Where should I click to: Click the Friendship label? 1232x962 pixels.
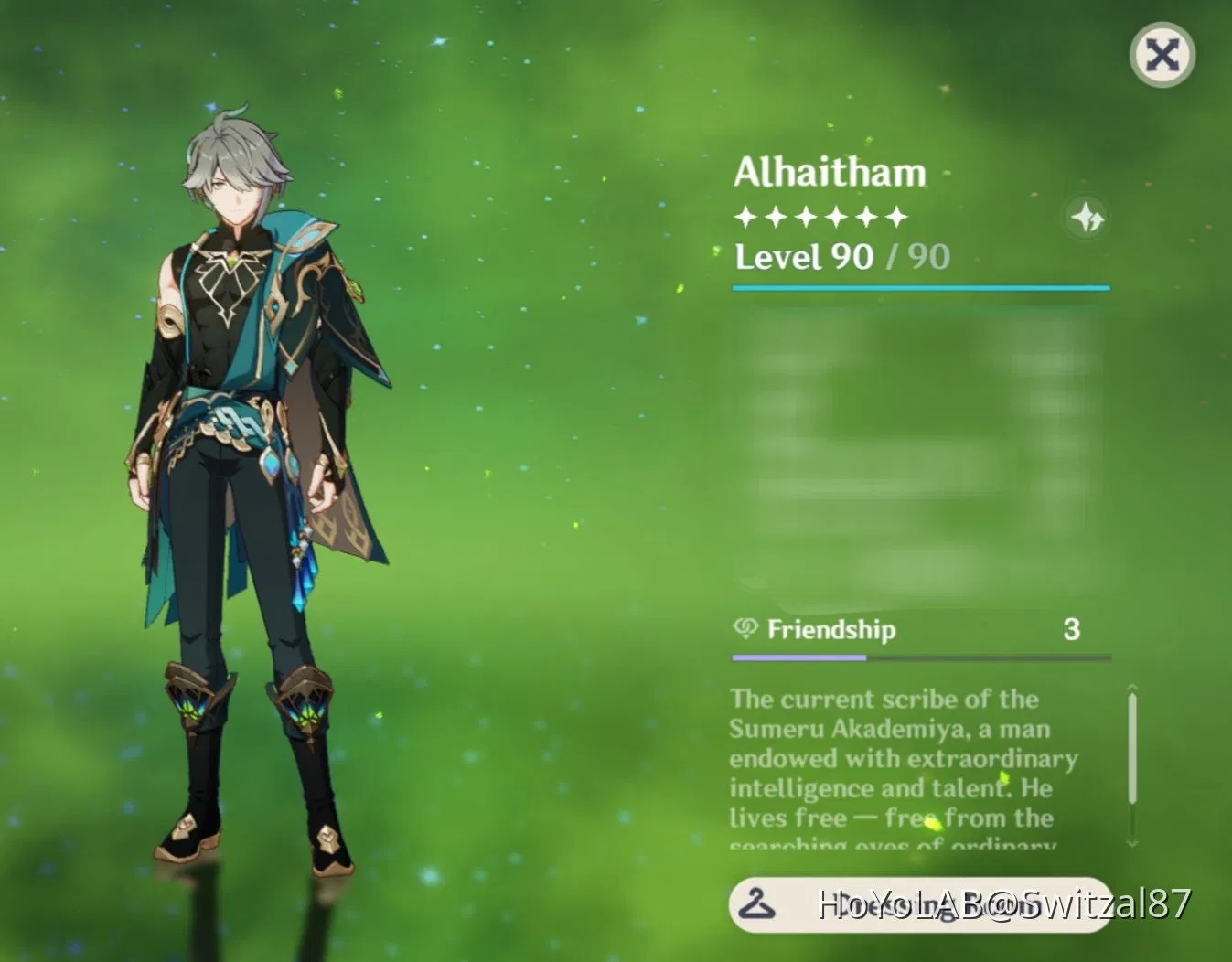coord(833,629)
